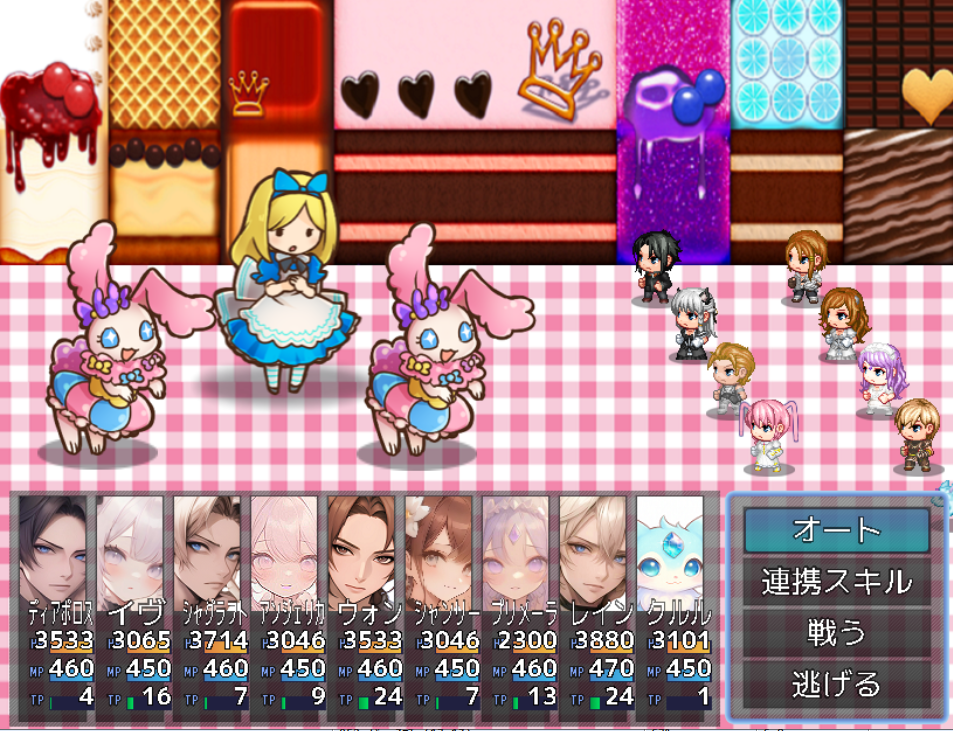Select 逃げる to escape battle
The width and height of the screenshot is (953, 731).
[836, 685]
